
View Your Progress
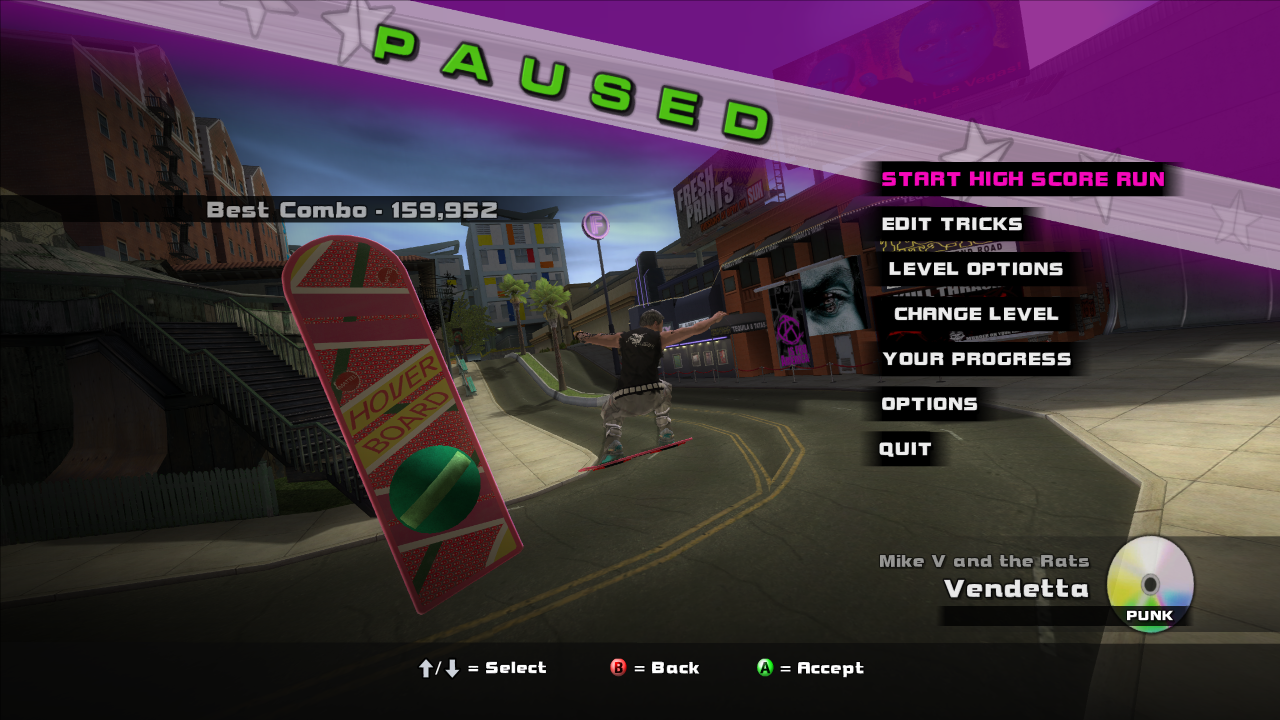(x=976, y=359)
